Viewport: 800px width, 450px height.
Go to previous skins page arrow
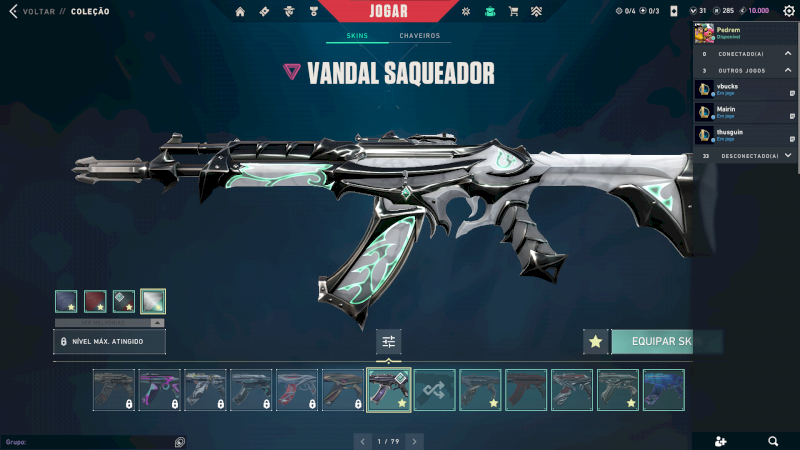363,440
